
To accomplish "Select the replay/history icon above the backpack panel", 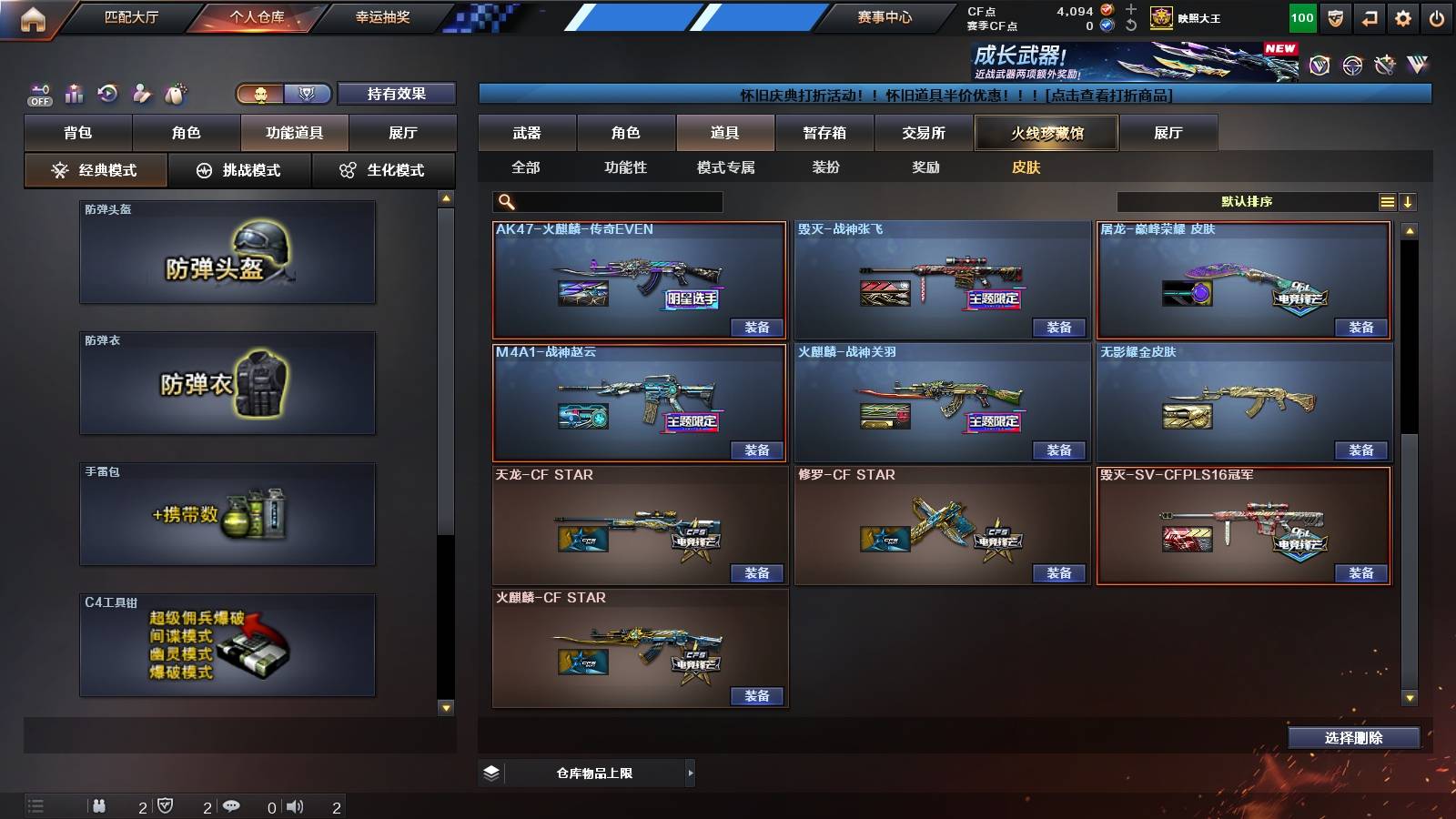I will 108,93.
